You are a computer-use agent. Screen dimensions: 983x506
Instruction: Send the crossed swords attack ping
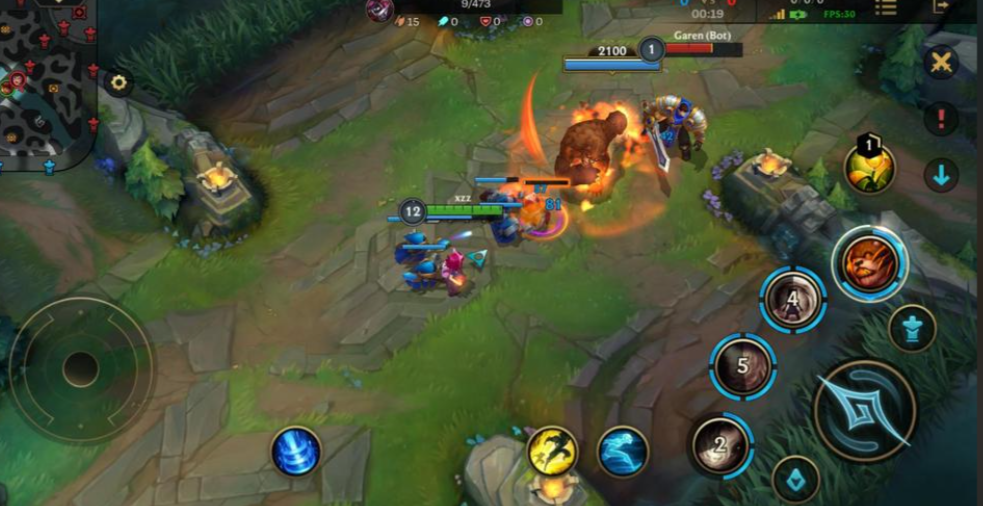point(940,62)
